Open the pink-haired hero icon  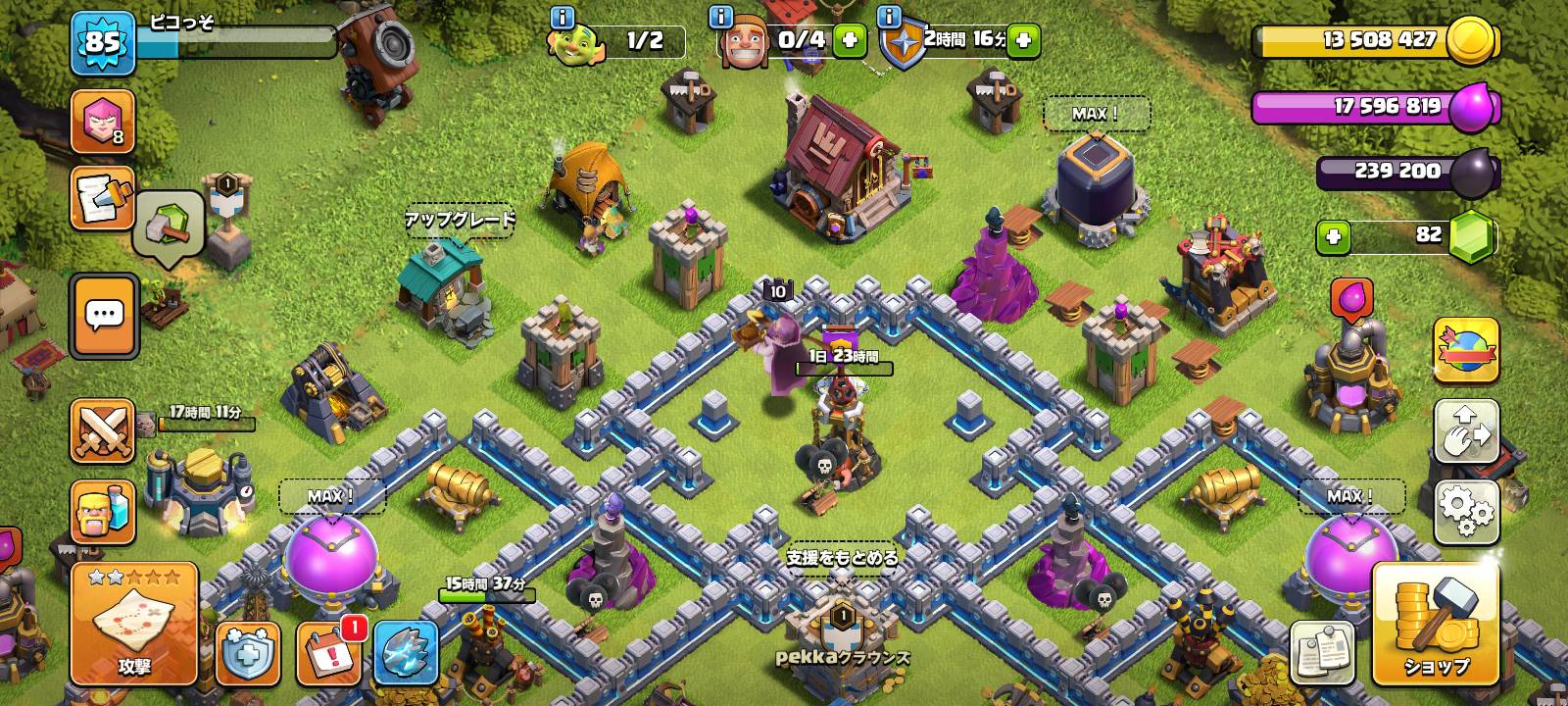click(103, 122)
